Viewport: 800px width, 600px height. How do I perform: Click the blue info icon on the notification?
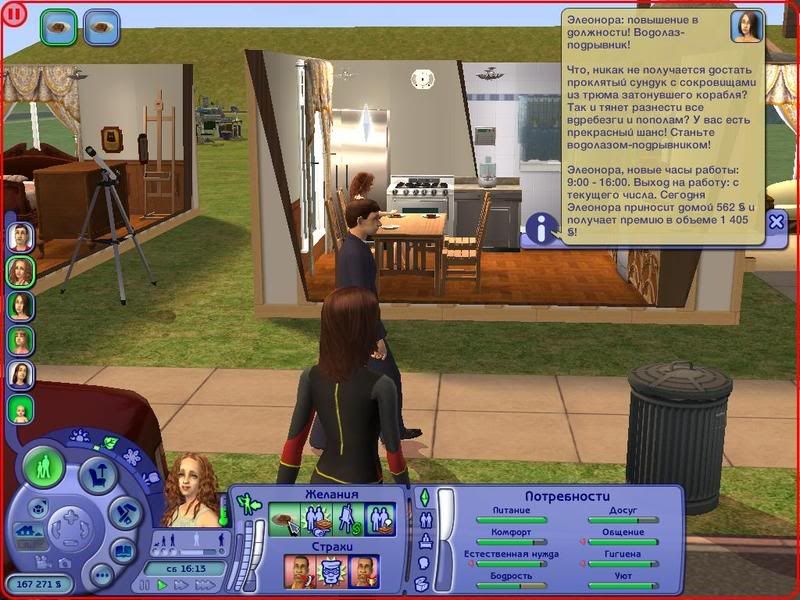(x=541, y=229)
